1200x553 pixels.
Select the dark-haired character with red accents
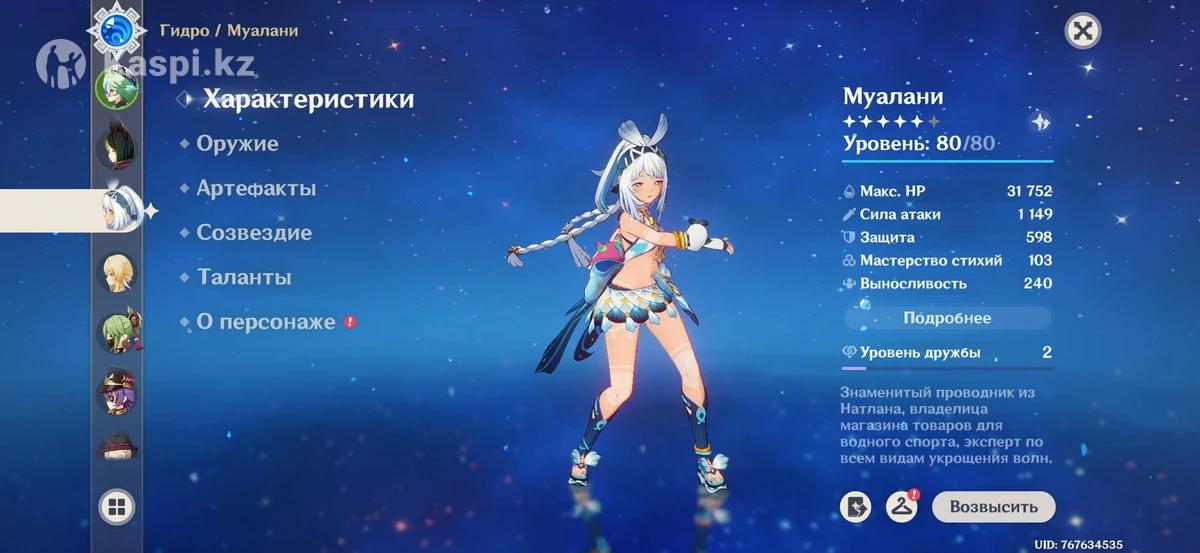(x=116, y=148)
